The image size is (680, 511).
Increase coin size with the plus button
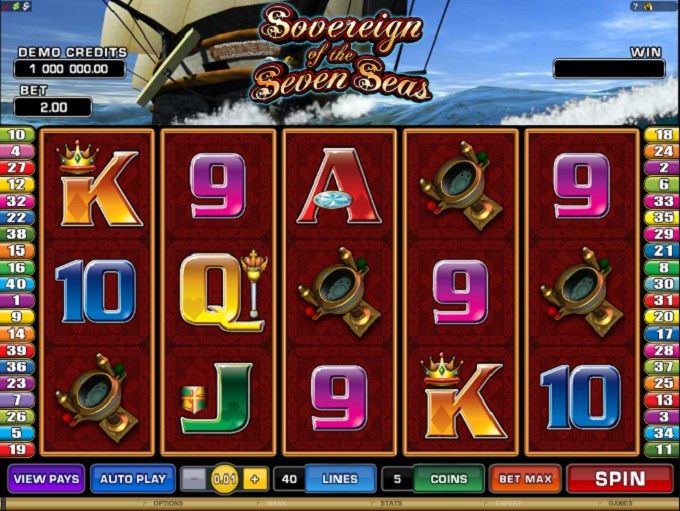click(254, 479)
